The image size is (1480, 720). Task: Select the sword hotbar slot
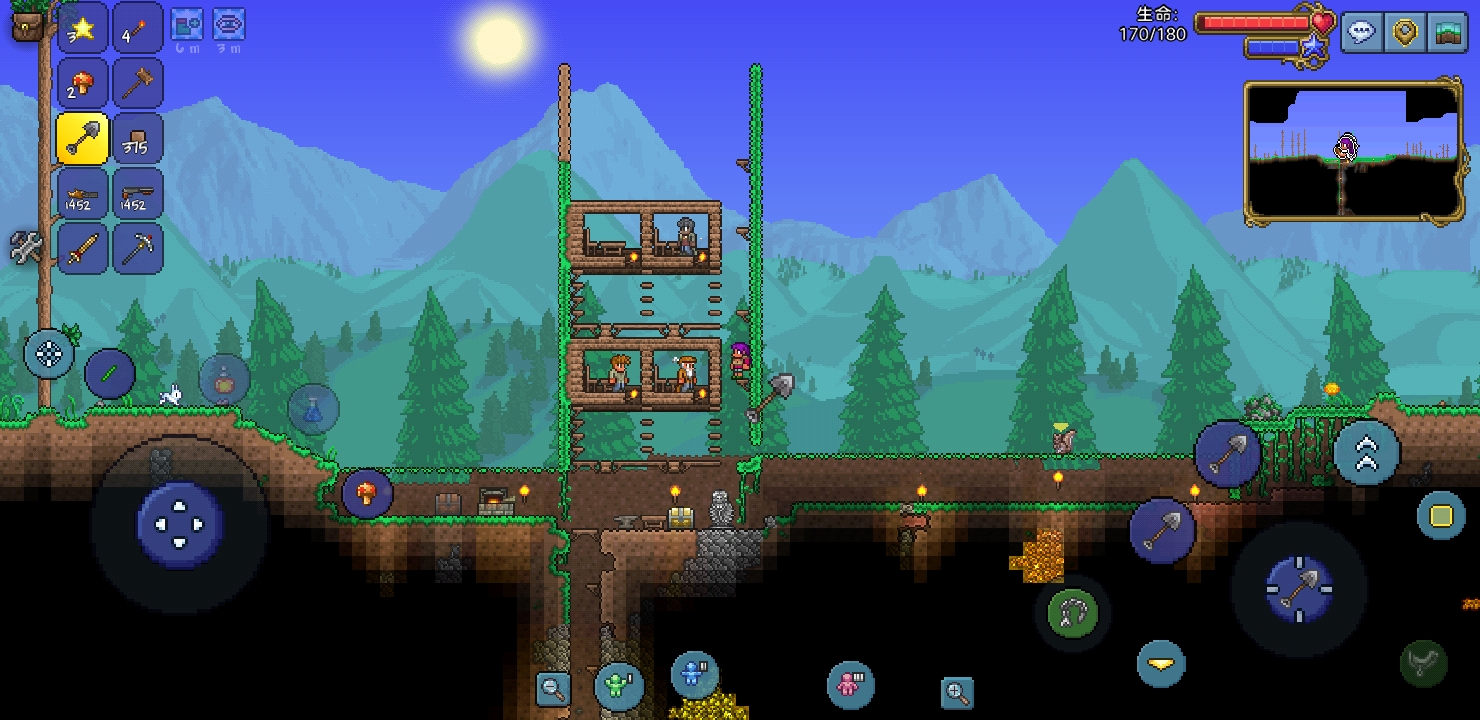coord(82,249)
